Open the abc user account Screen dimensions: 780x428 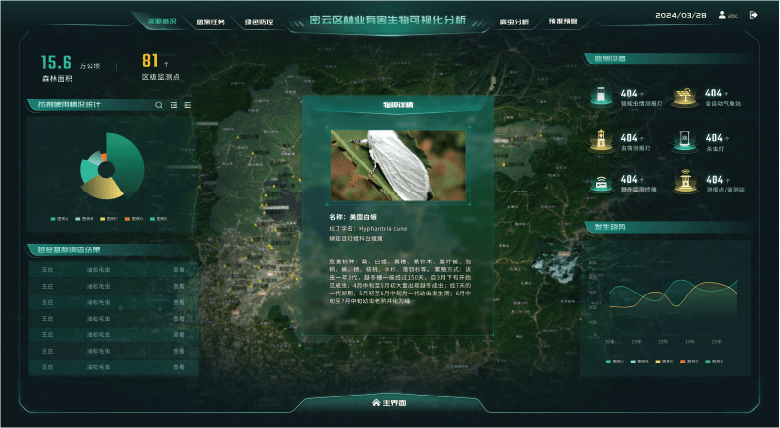pyautogui.click(x=728, y=15)
